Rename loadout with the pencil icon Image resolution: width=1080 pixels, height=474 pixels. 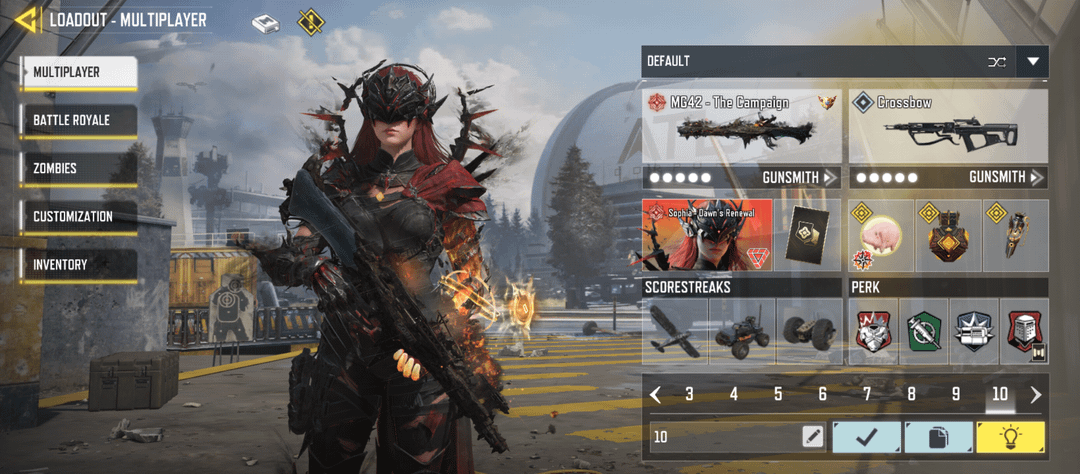[x=812, y=437]
